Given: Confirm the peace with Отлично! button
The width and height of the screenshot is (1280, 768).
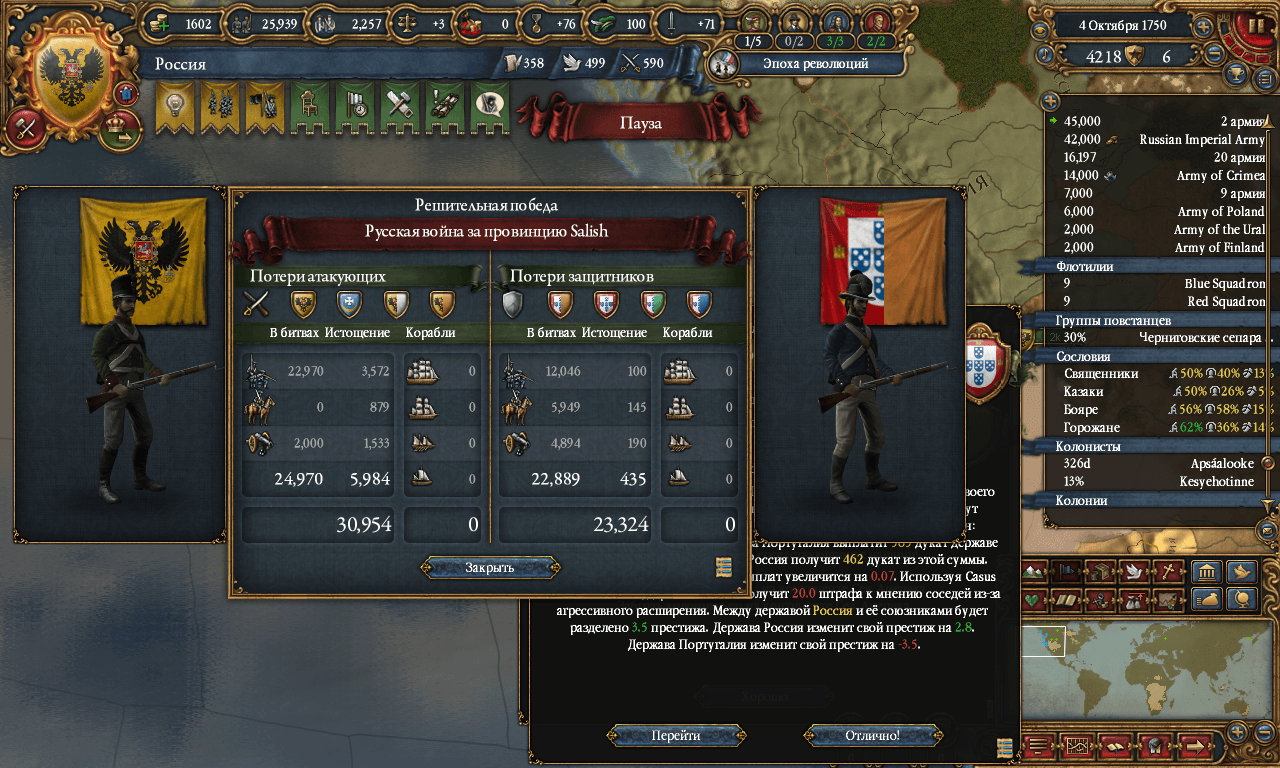Looking at the screenshot, I should click(872, 735).
